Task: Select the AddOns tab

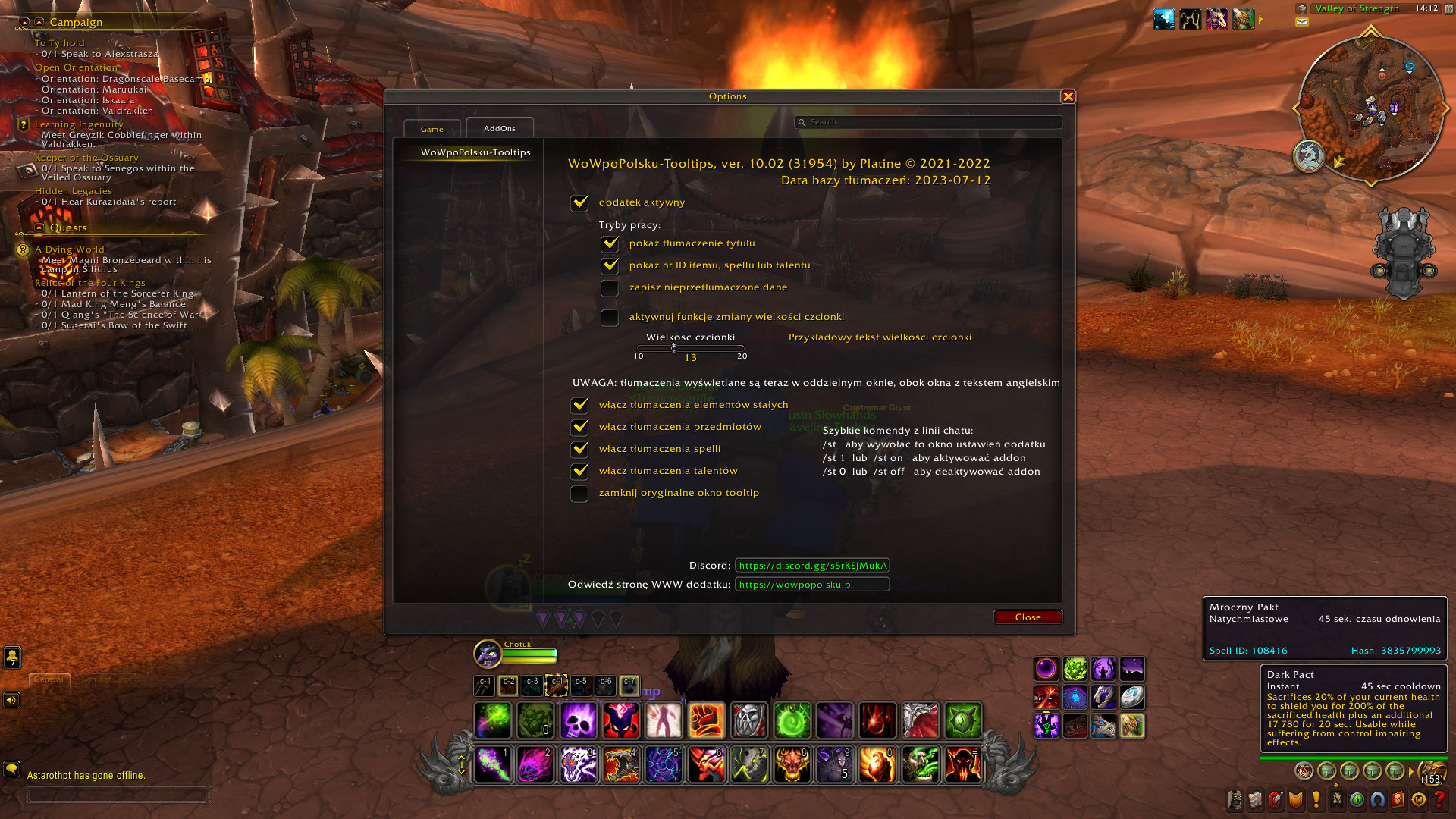Action: 499,128
